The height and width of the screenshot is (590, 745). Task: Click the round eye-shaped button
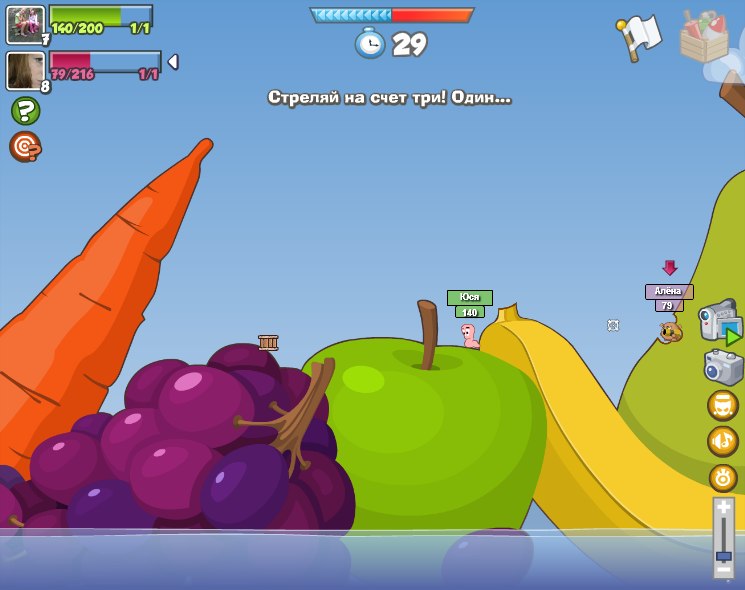723,477
